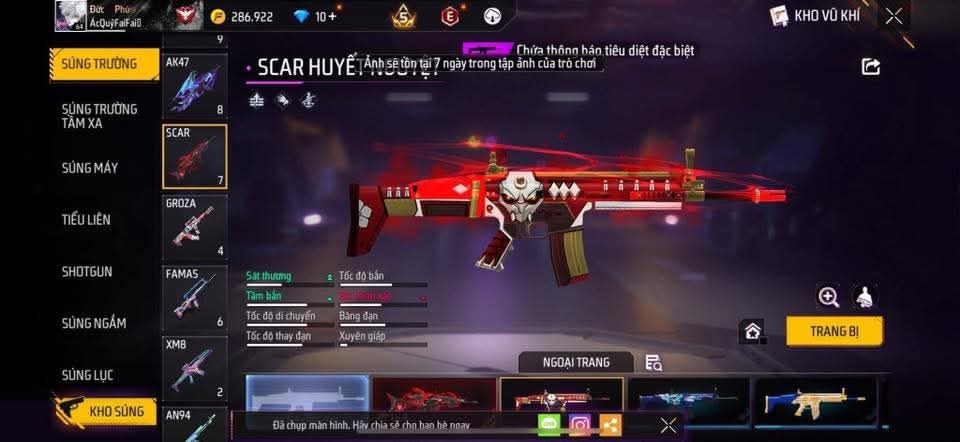960x442 pixels.
Task: Choose the FAMAS weapon thumbnail
Action: point(194,297)
